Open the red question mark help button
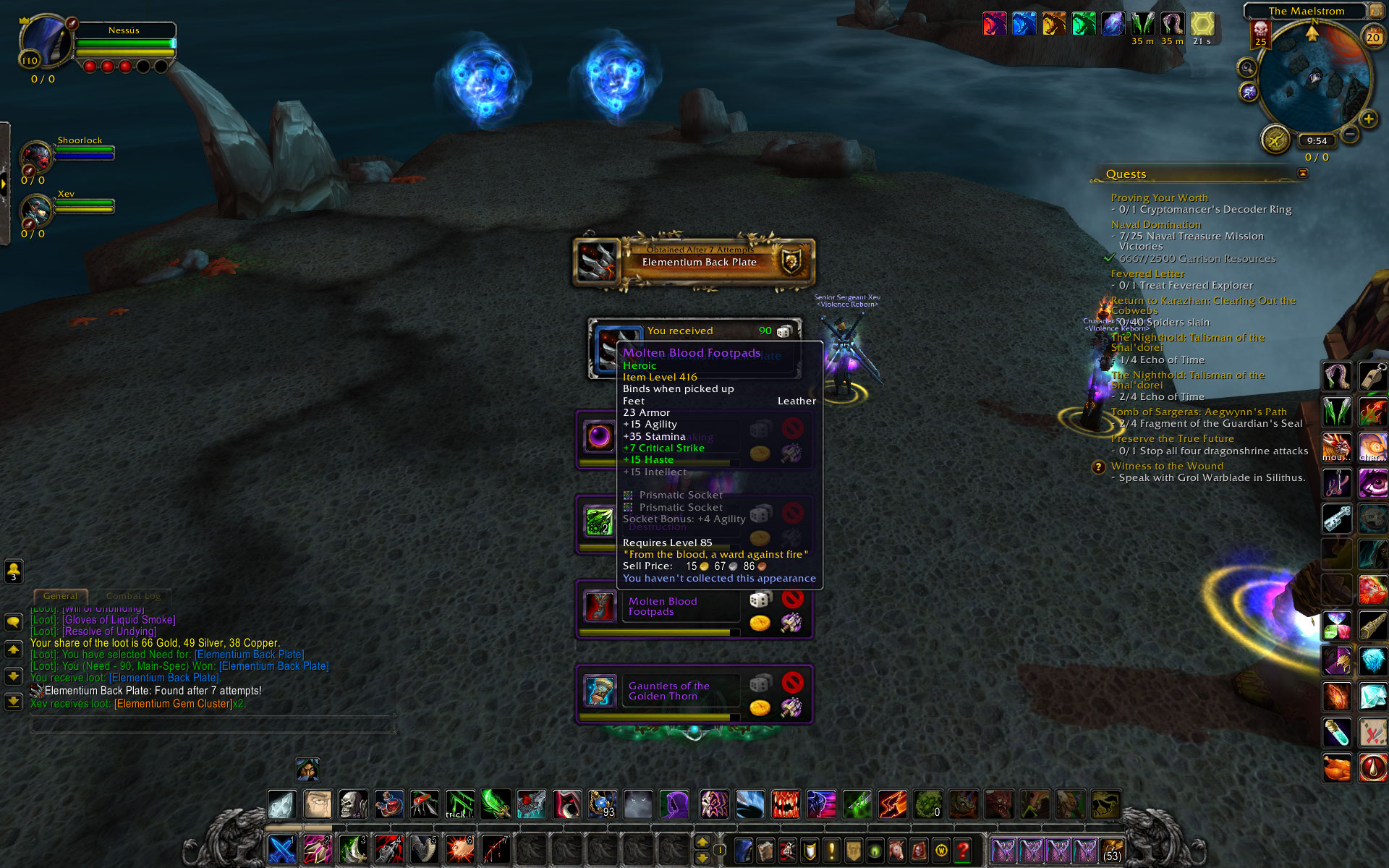Image resolution: width=1389 pixels, height=868 pixels. pos(963,850)
